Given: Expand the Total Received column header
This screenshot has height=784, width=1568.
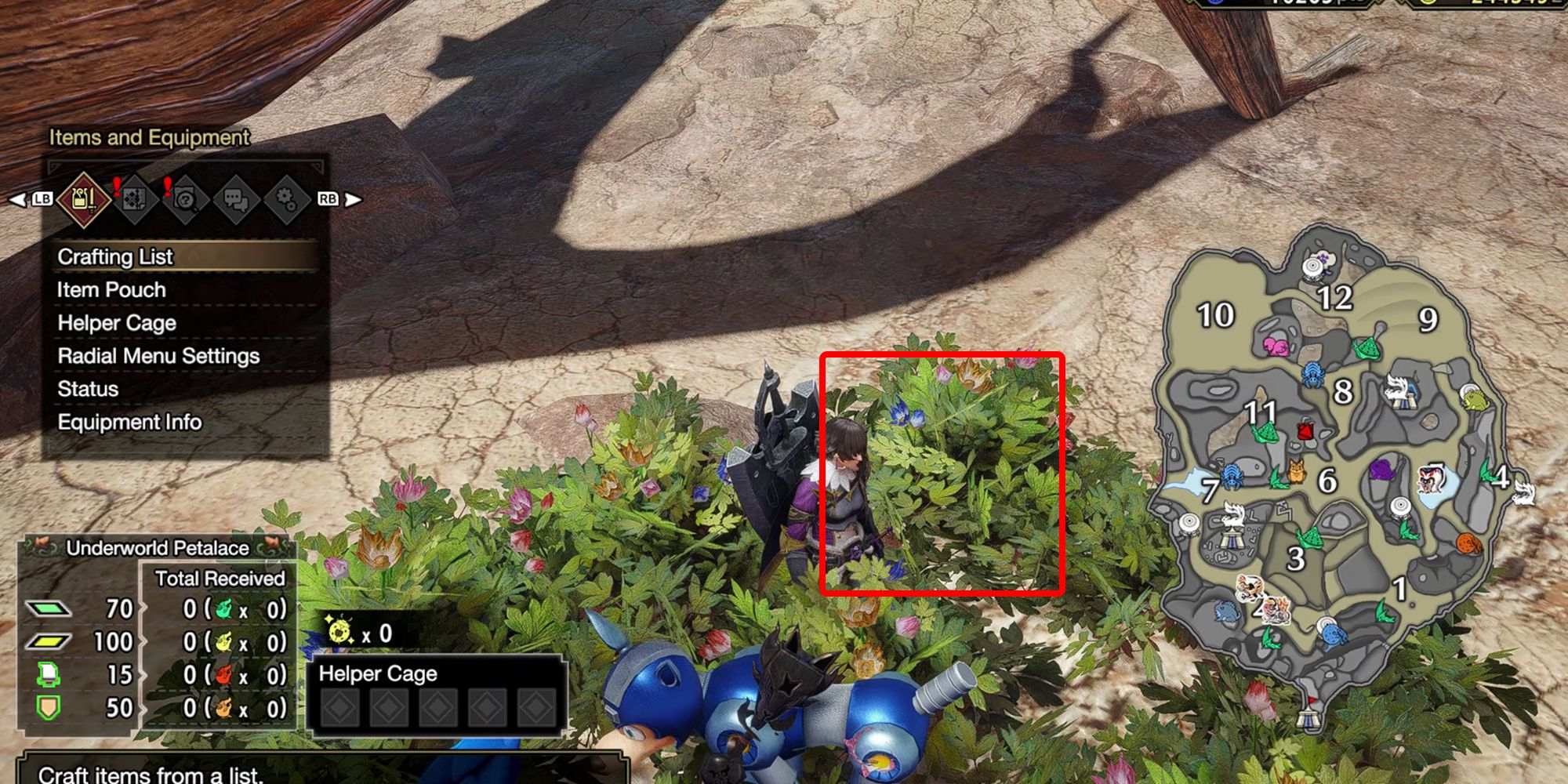Looking at the screenshot, I should (220, 577).
